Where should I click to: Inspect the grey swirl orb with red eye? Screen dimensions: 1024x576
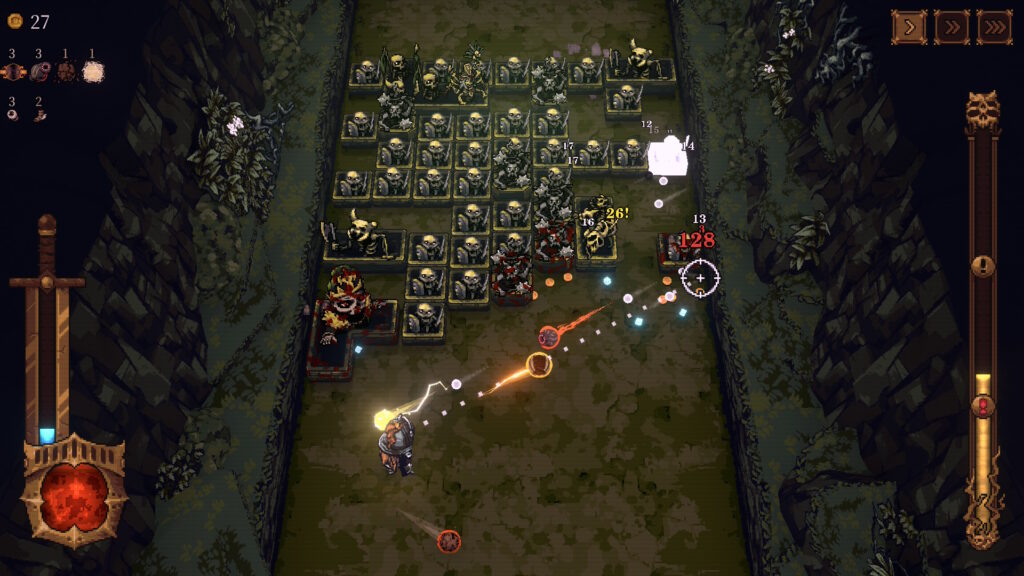pos(40,71)
